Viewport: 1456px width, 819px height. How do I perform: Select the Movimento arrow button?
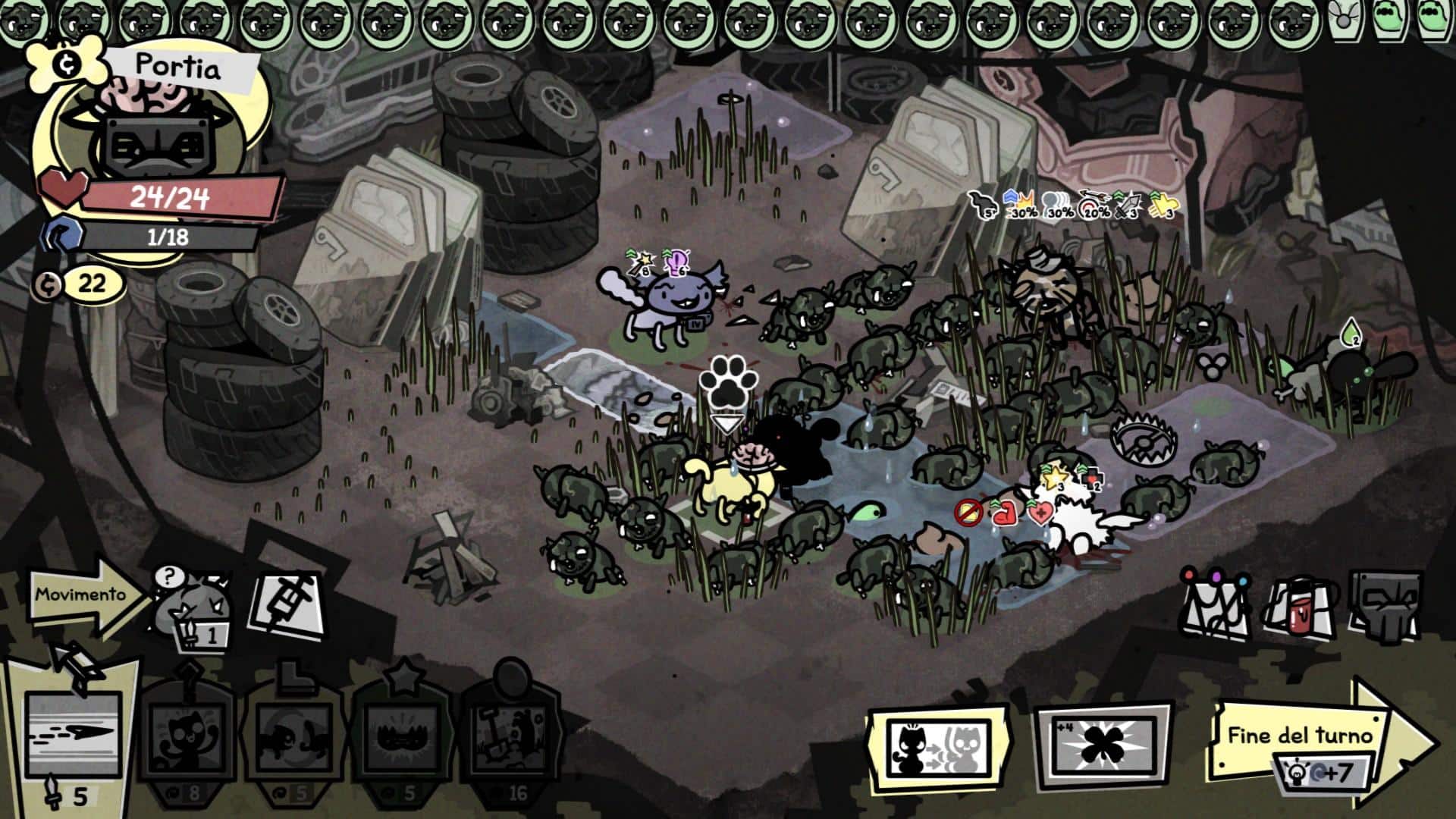tap(85, 596)
